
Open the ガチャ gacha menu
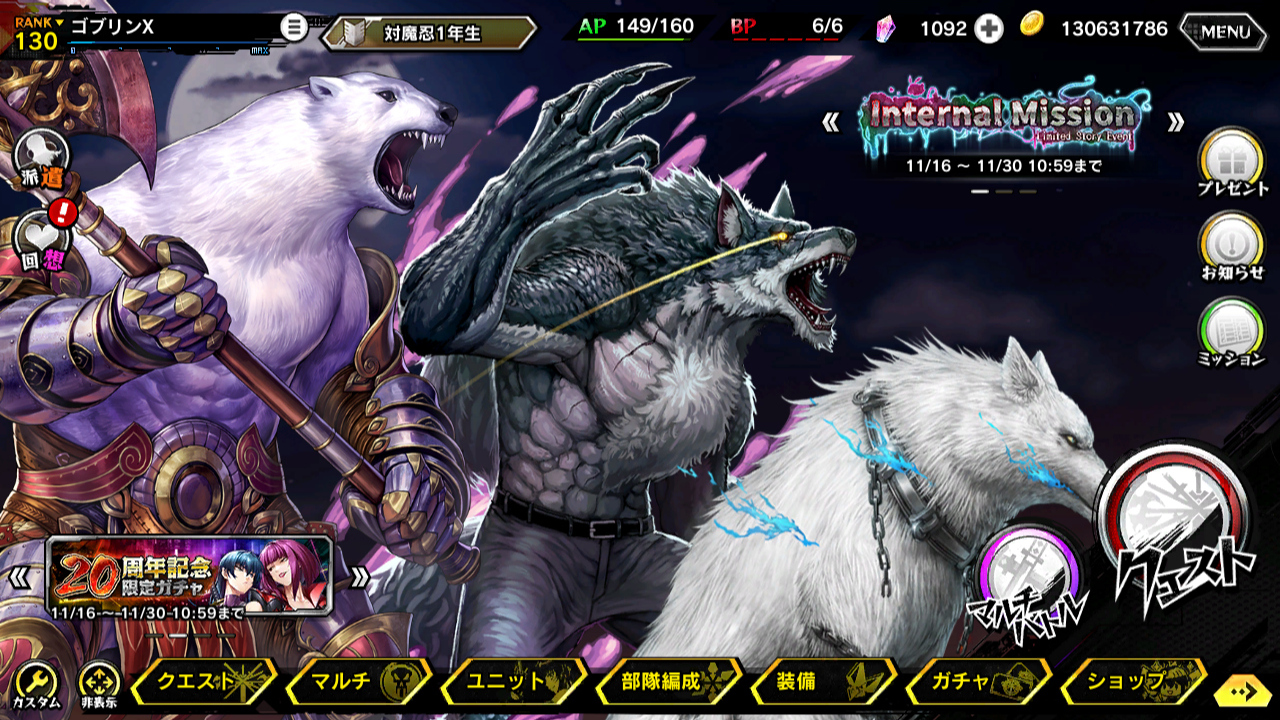click(x=975, y=682)
